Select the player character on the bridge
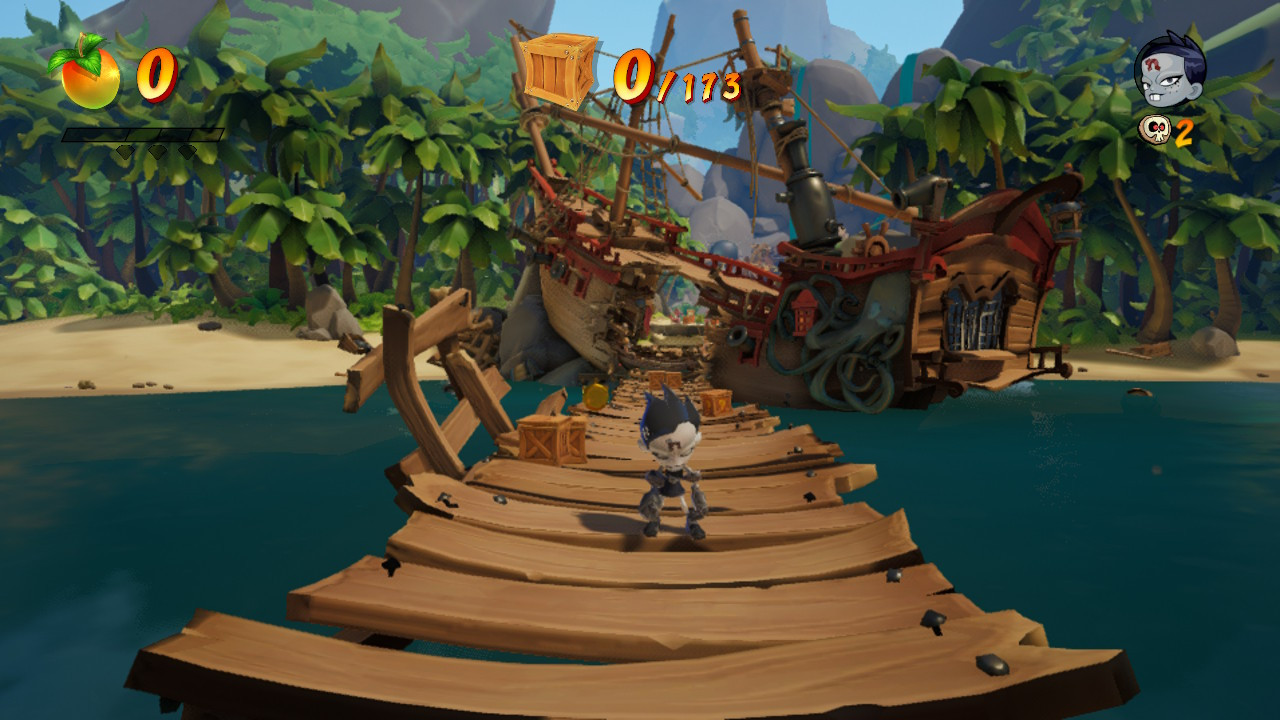Viewport: 1280px width, 720px height. (672, 470)
